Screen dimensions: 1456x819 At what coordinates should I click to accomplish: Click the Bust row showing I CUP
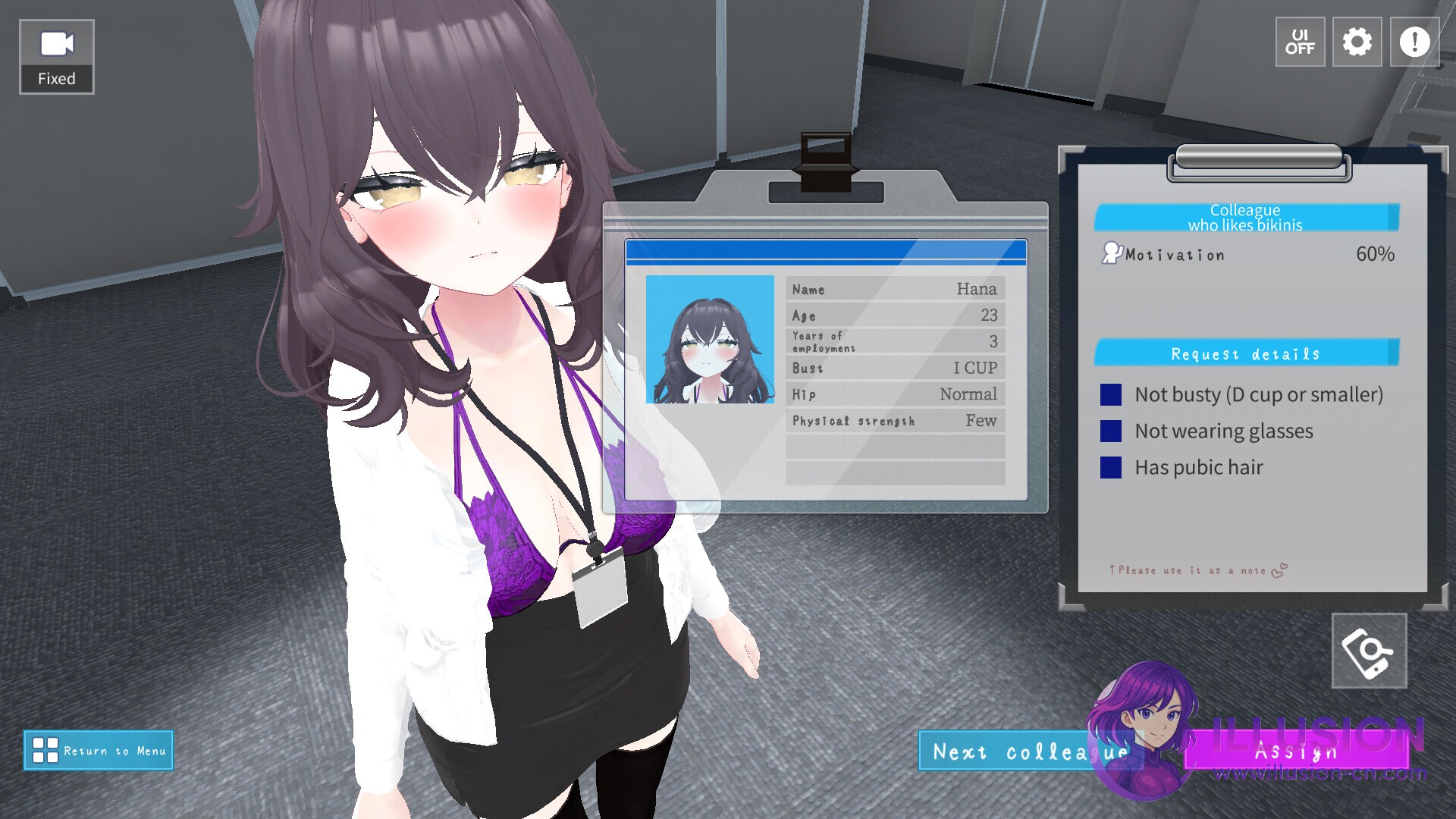click(893, 368)
